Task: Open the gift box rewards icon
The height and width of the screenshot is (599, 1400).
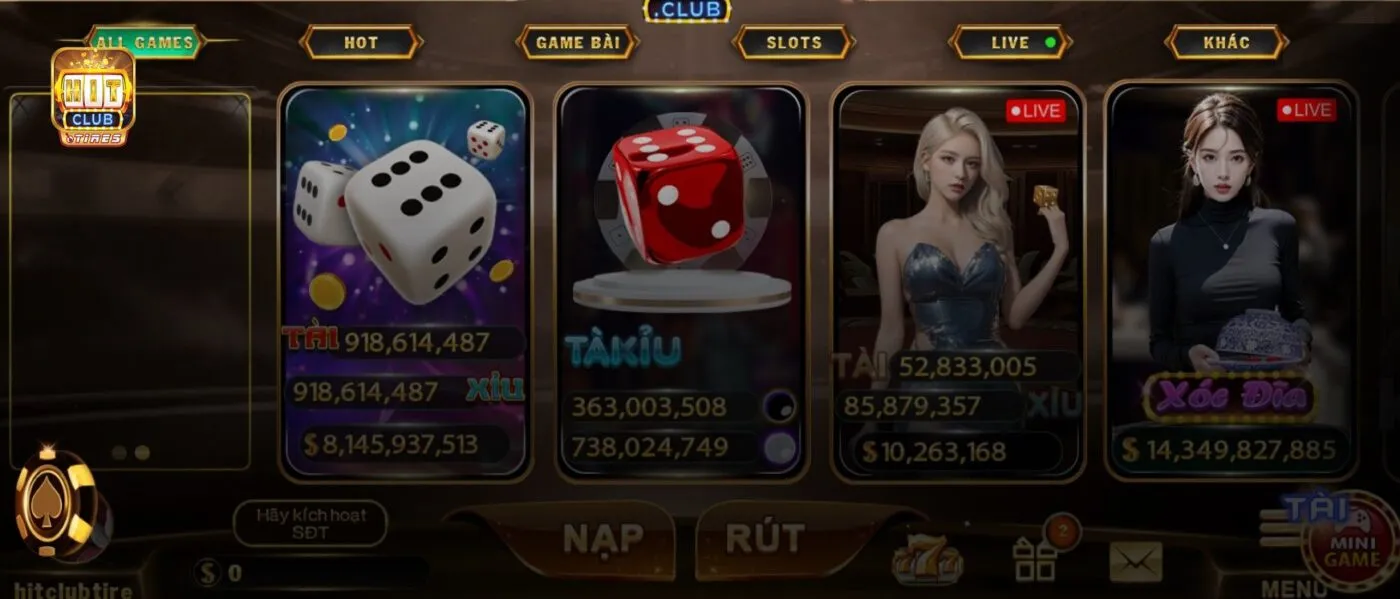Action: coord(1035,559)
